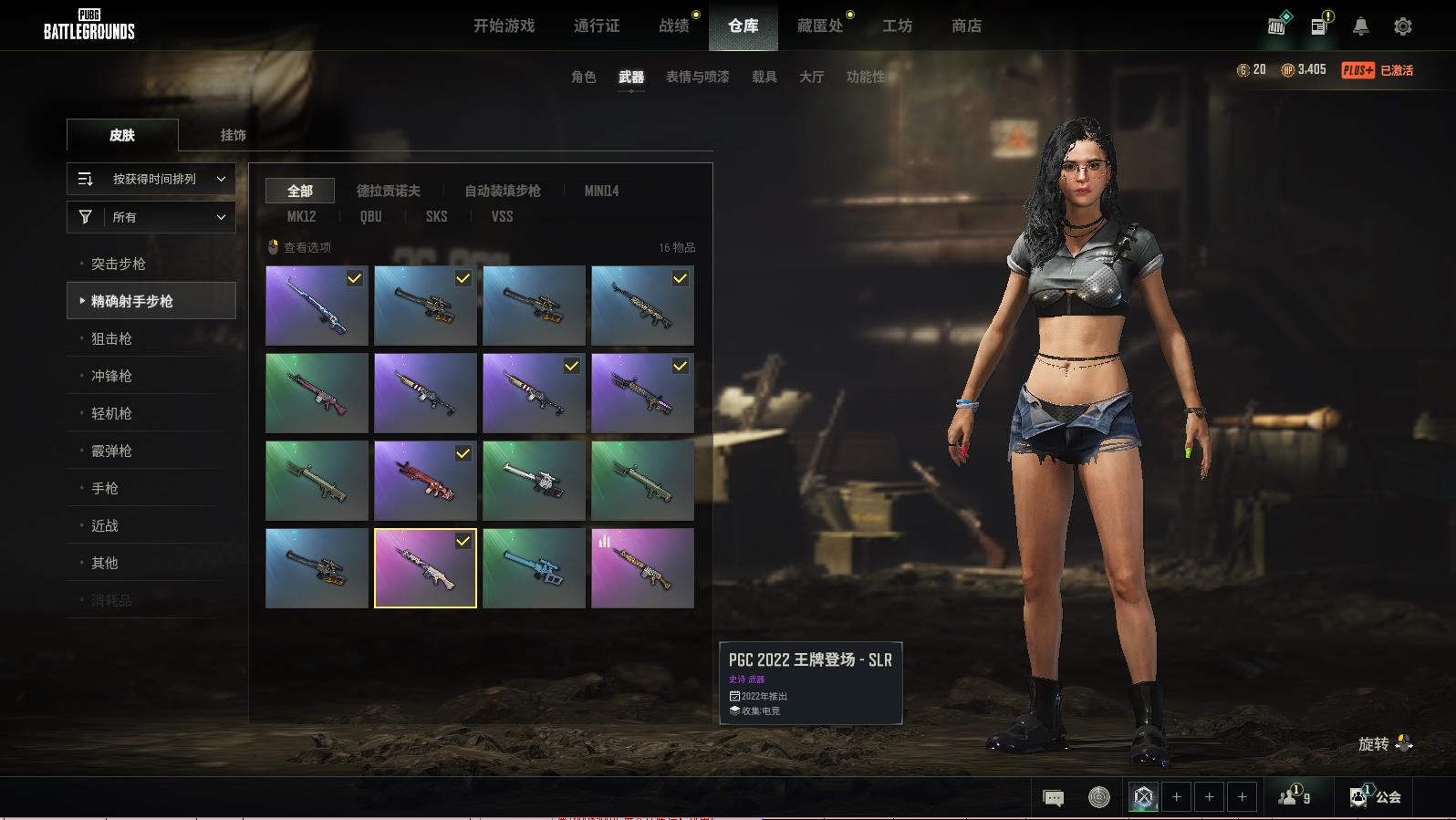Filter skins by 德拉贡诺夫 weapon
The height and width of the screenshot is (820, 1456).
tap(388, 191)
